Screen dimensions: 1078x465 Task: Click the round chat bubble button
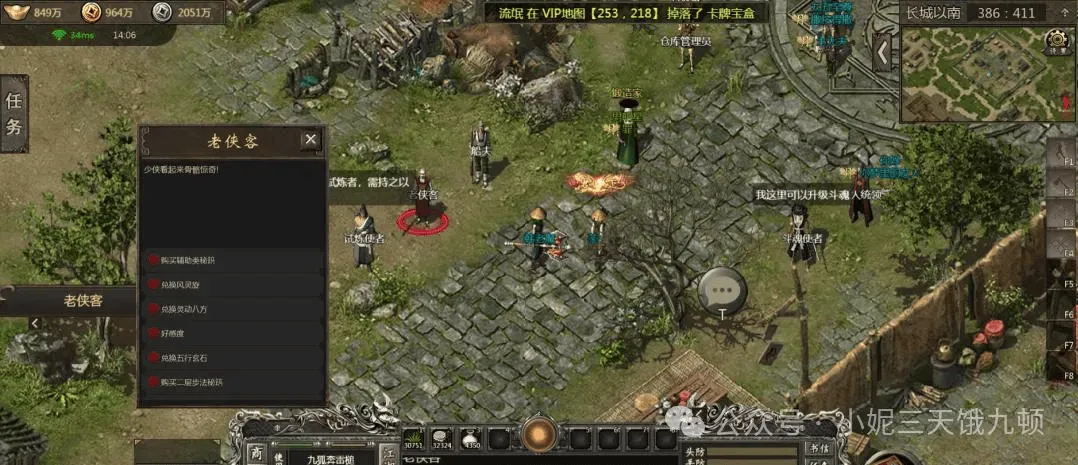tap(722, 289)
